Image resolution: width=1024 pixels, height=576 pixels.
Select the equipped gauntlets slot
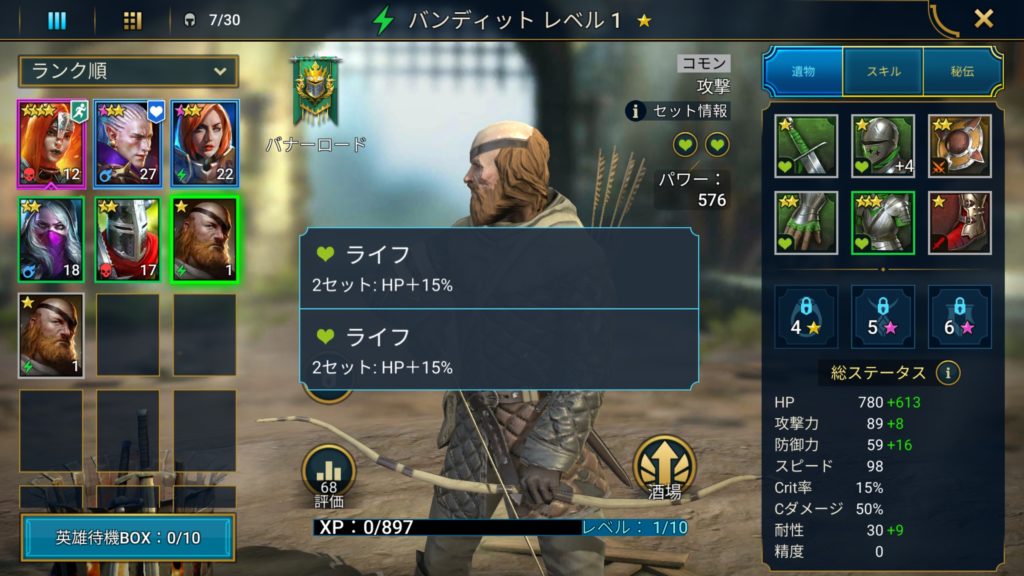(x=806, y=222)
